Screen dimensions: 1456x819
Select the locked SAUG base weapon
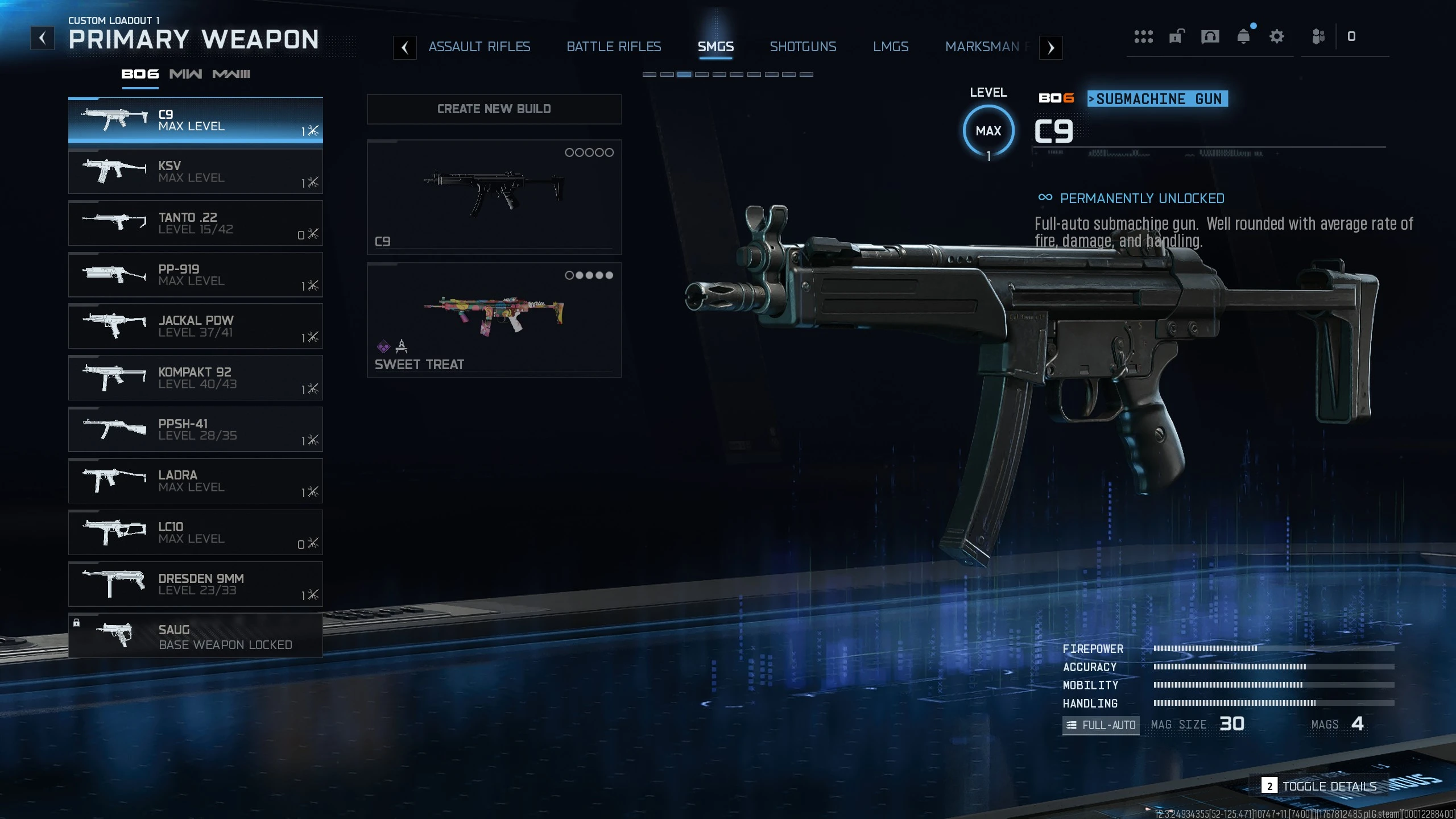tap(196, 635)
